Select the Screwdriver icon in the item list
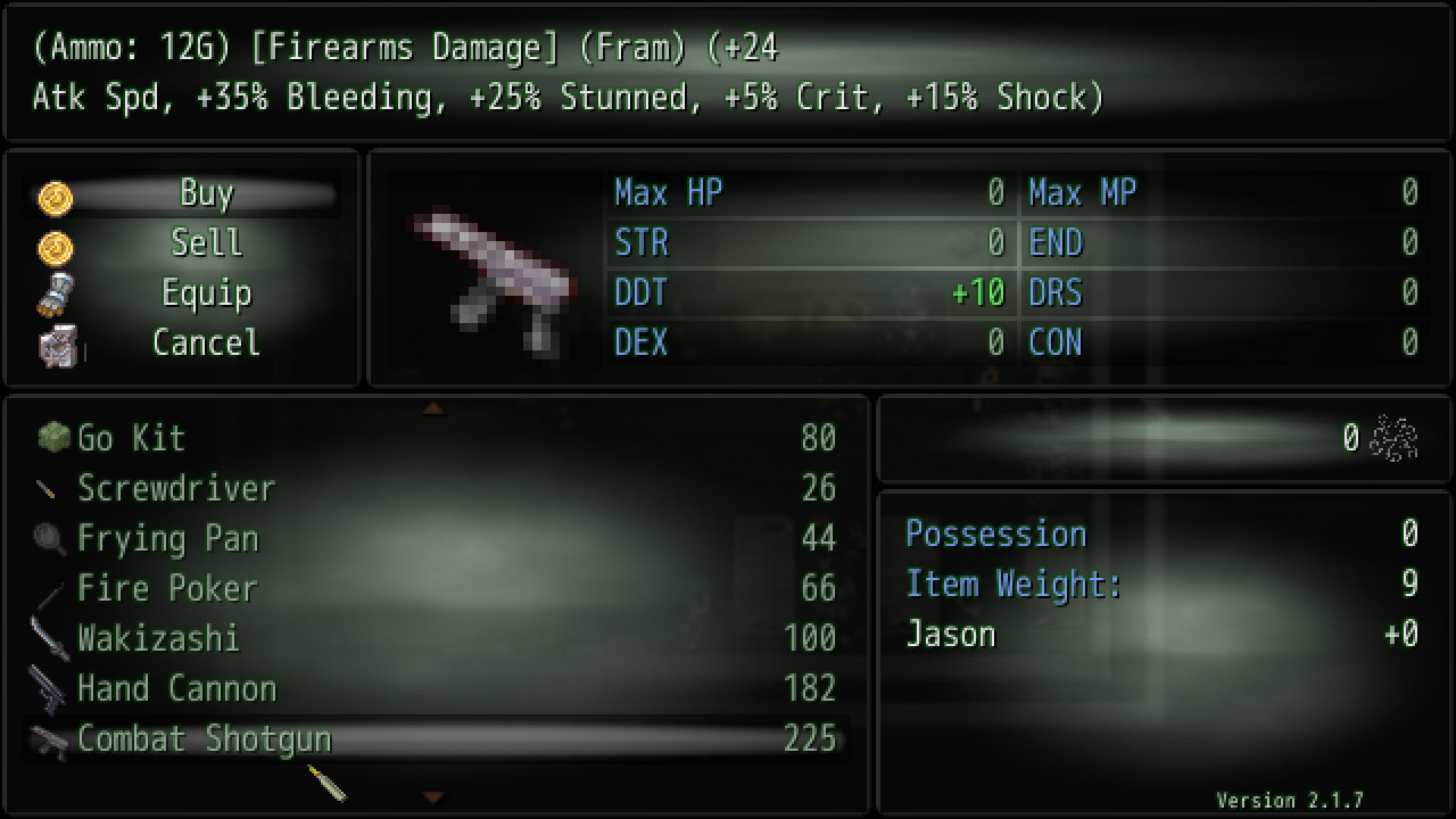1456x819 pixels. (x=48, y=488)
